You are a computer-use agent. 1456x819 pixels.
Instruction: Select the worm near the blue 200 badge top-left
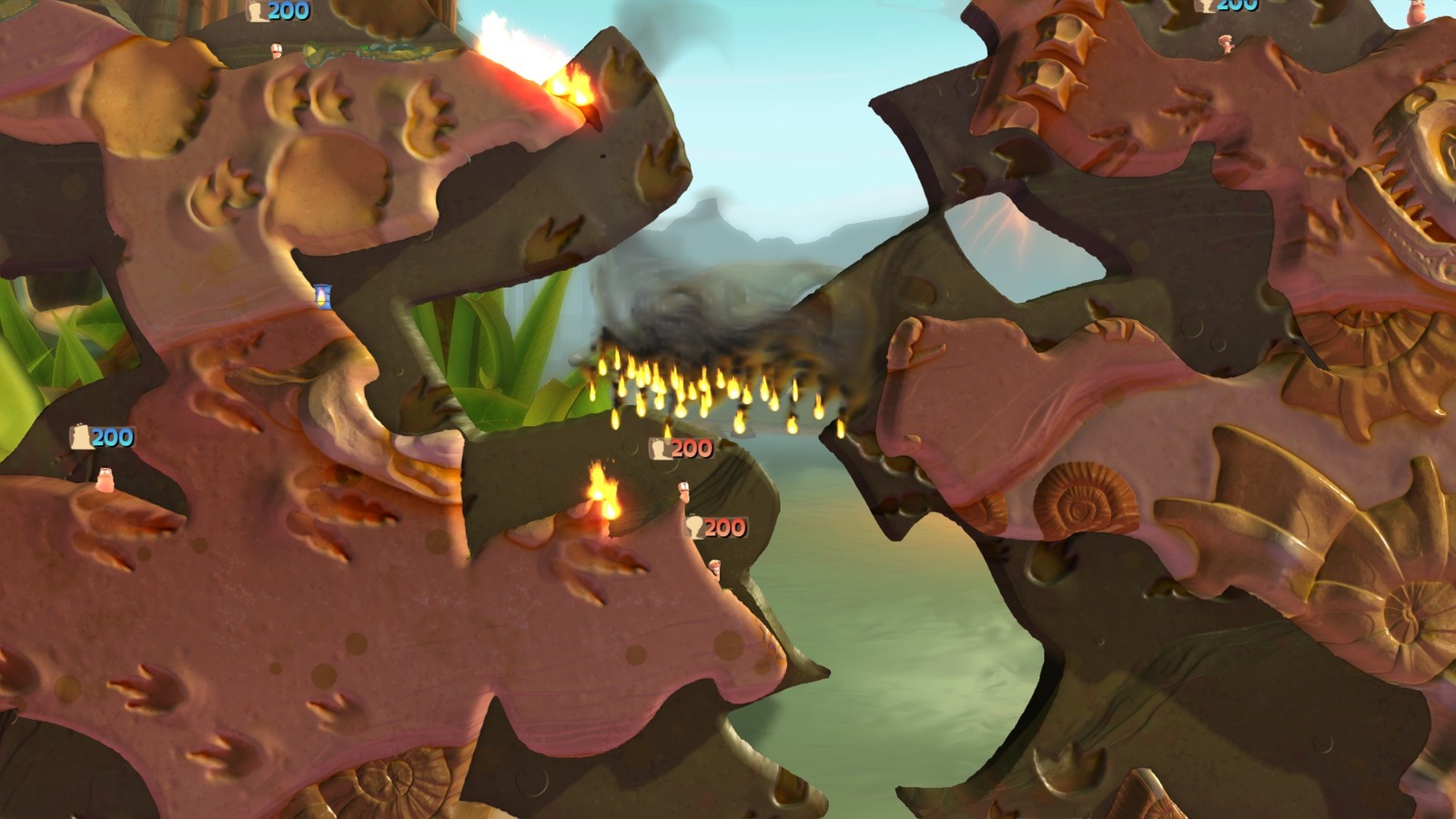point(277,51)
